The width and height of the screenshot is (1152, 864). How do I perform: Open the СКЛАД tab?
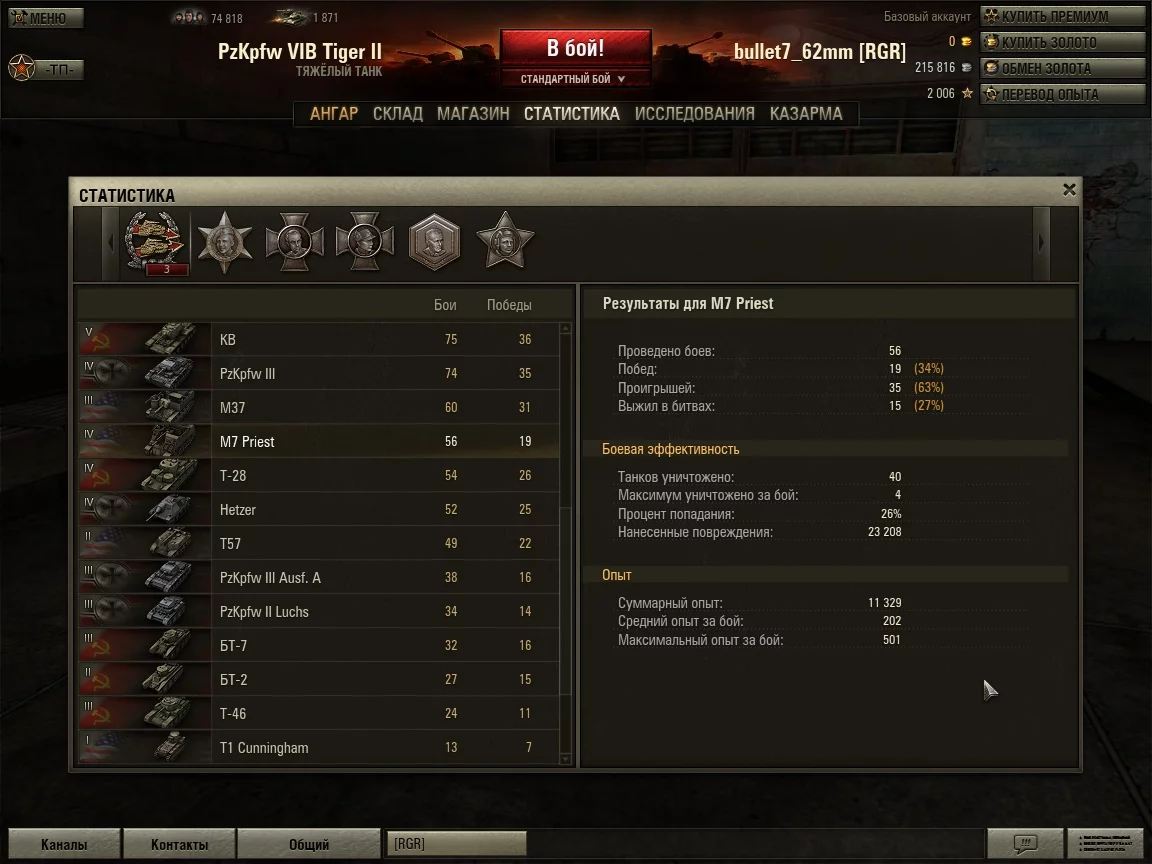(397, 114)
